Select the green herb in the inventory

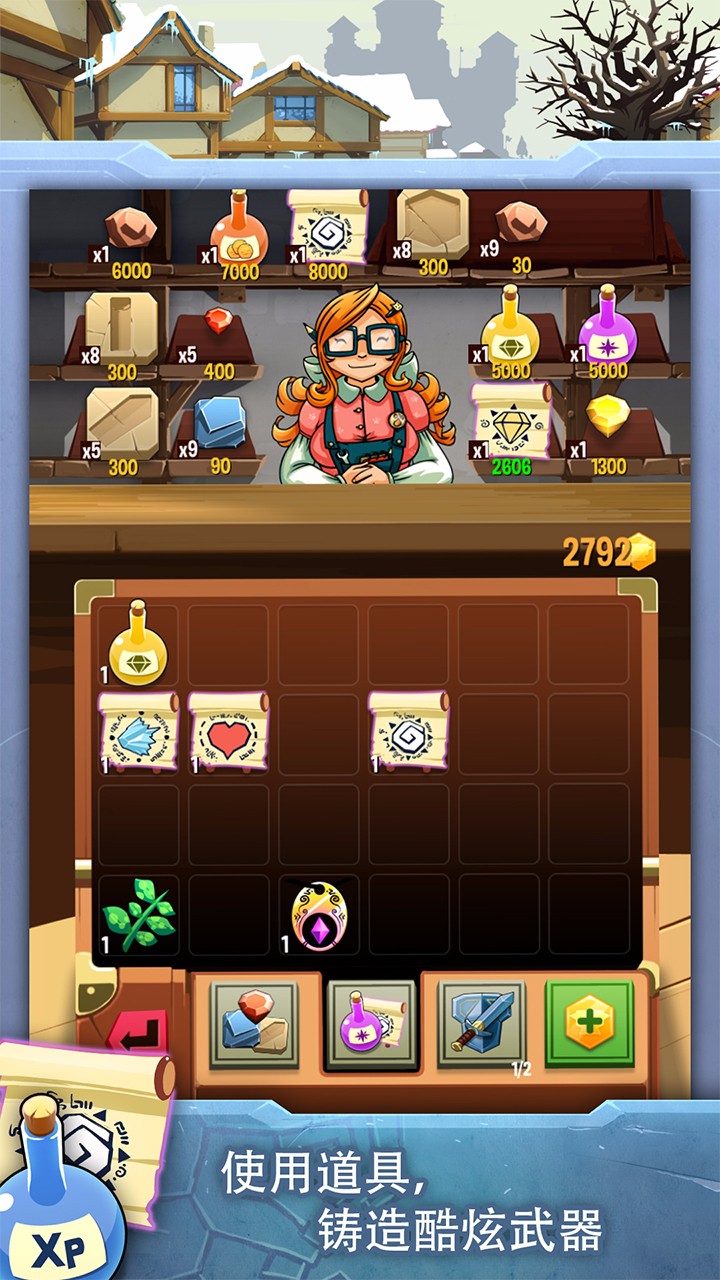pos(138,914)
